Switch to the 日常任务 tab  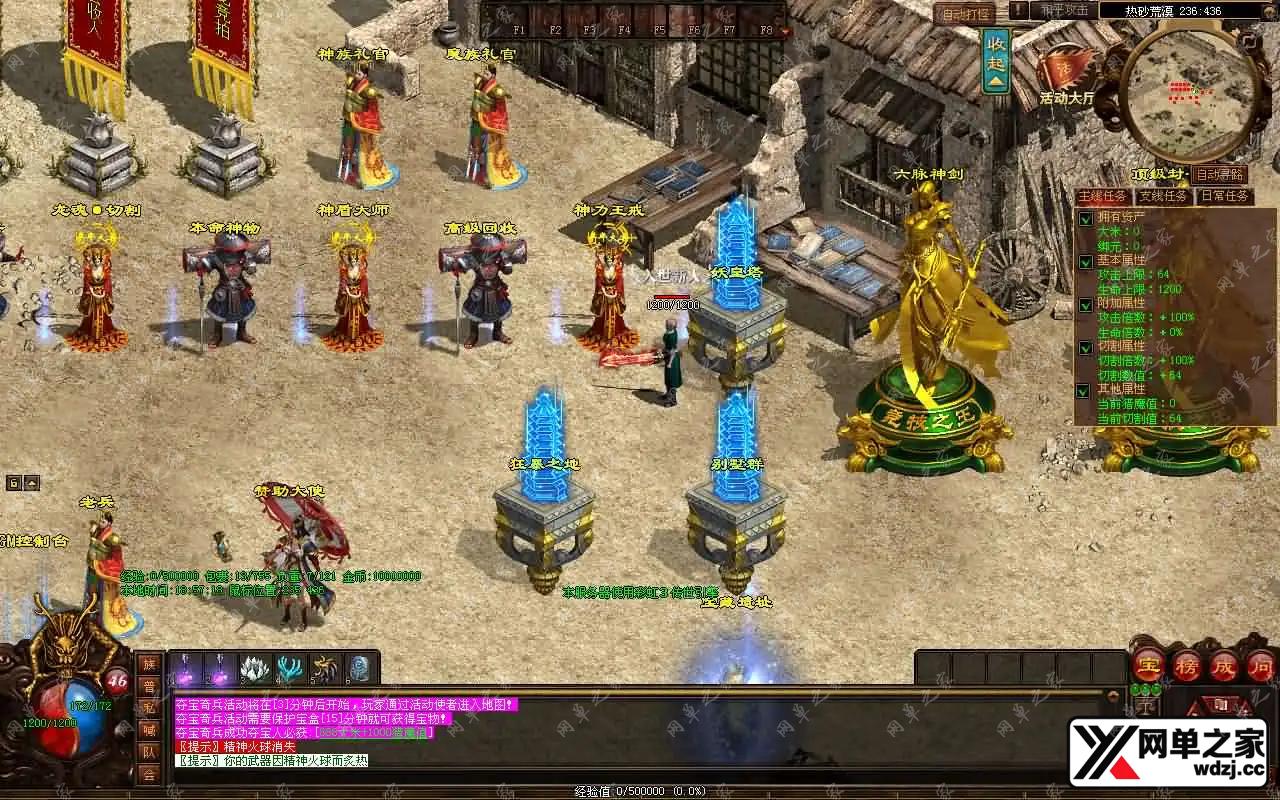(1225, 197)
